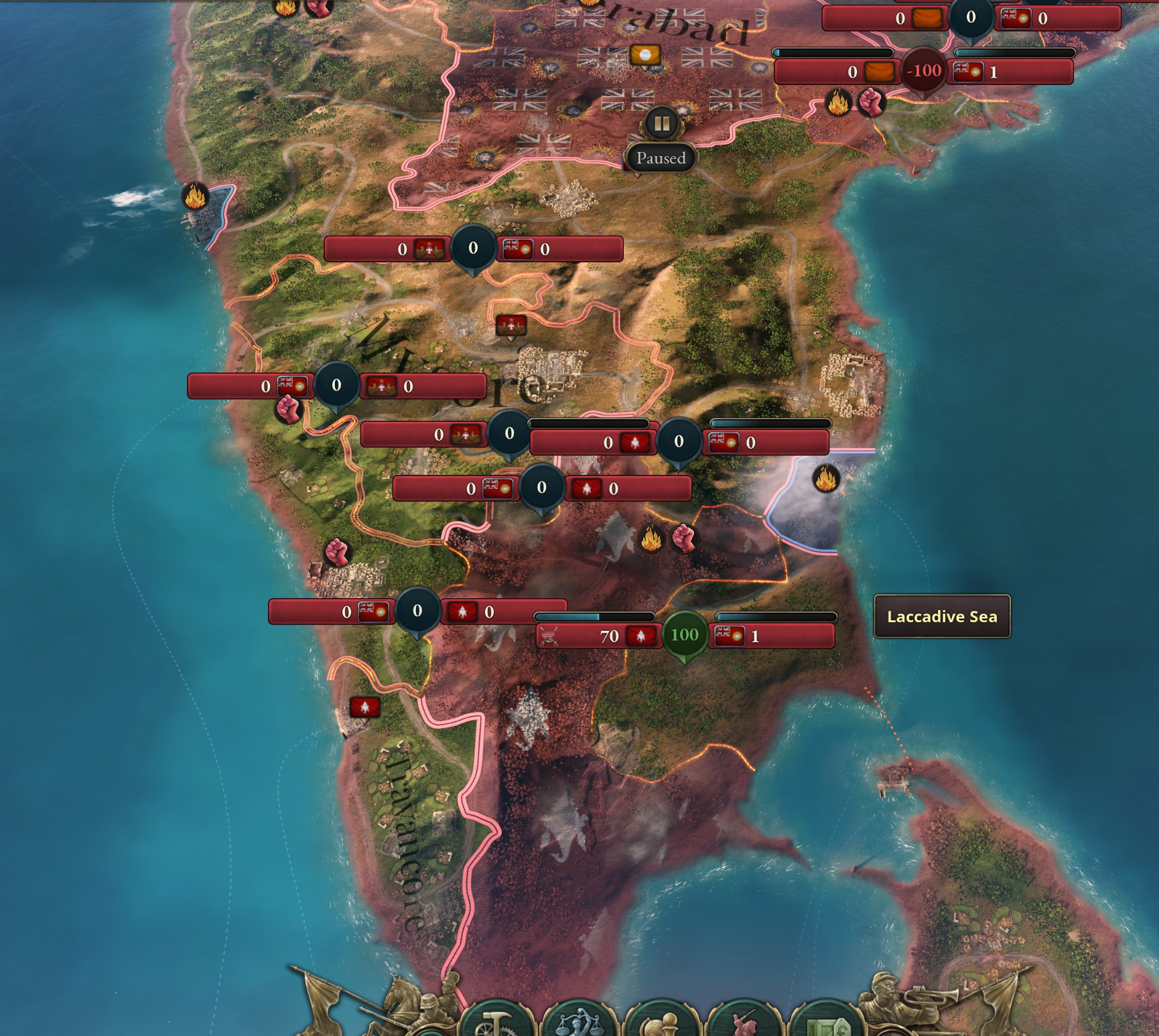Open the front marker showing -100

click(923, 70)
